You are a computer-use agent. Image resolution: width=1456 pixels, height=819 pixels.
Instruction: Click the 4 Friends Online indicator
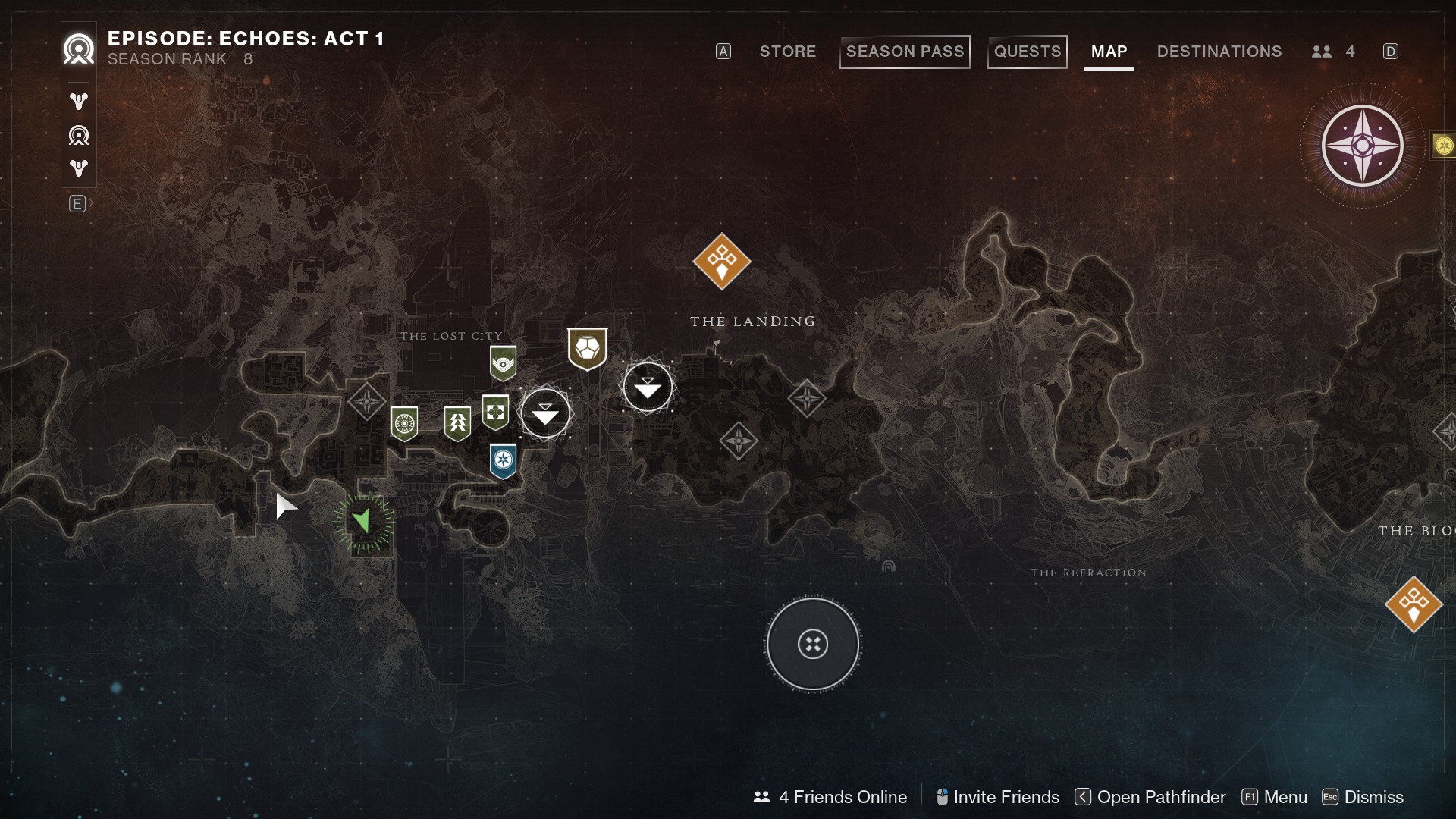click(830, 797)
